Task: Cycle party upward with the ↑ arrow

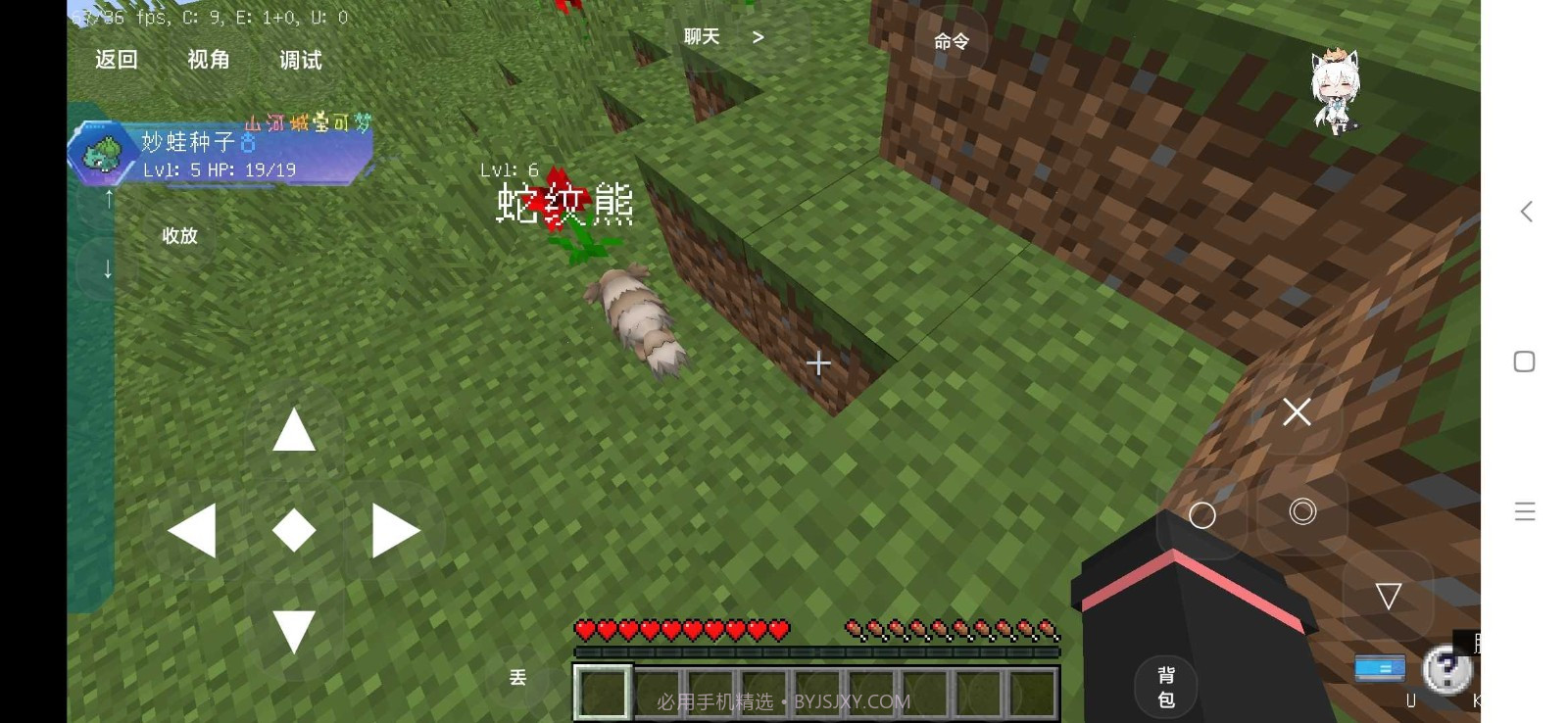Action: point(108,199)
